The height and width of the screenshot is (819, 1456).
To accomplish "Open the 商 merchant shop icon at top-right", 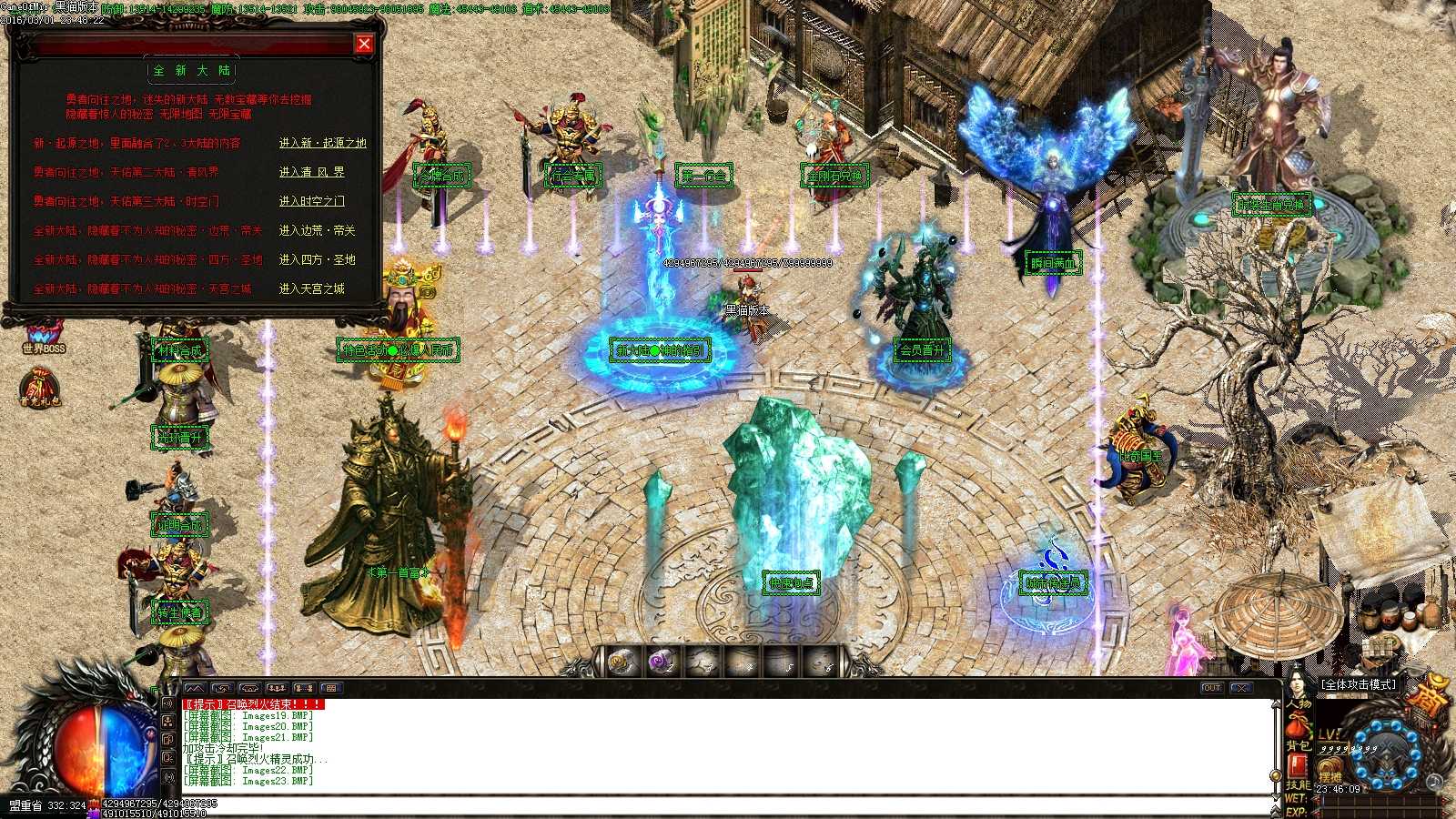I will coord(1431,696).
